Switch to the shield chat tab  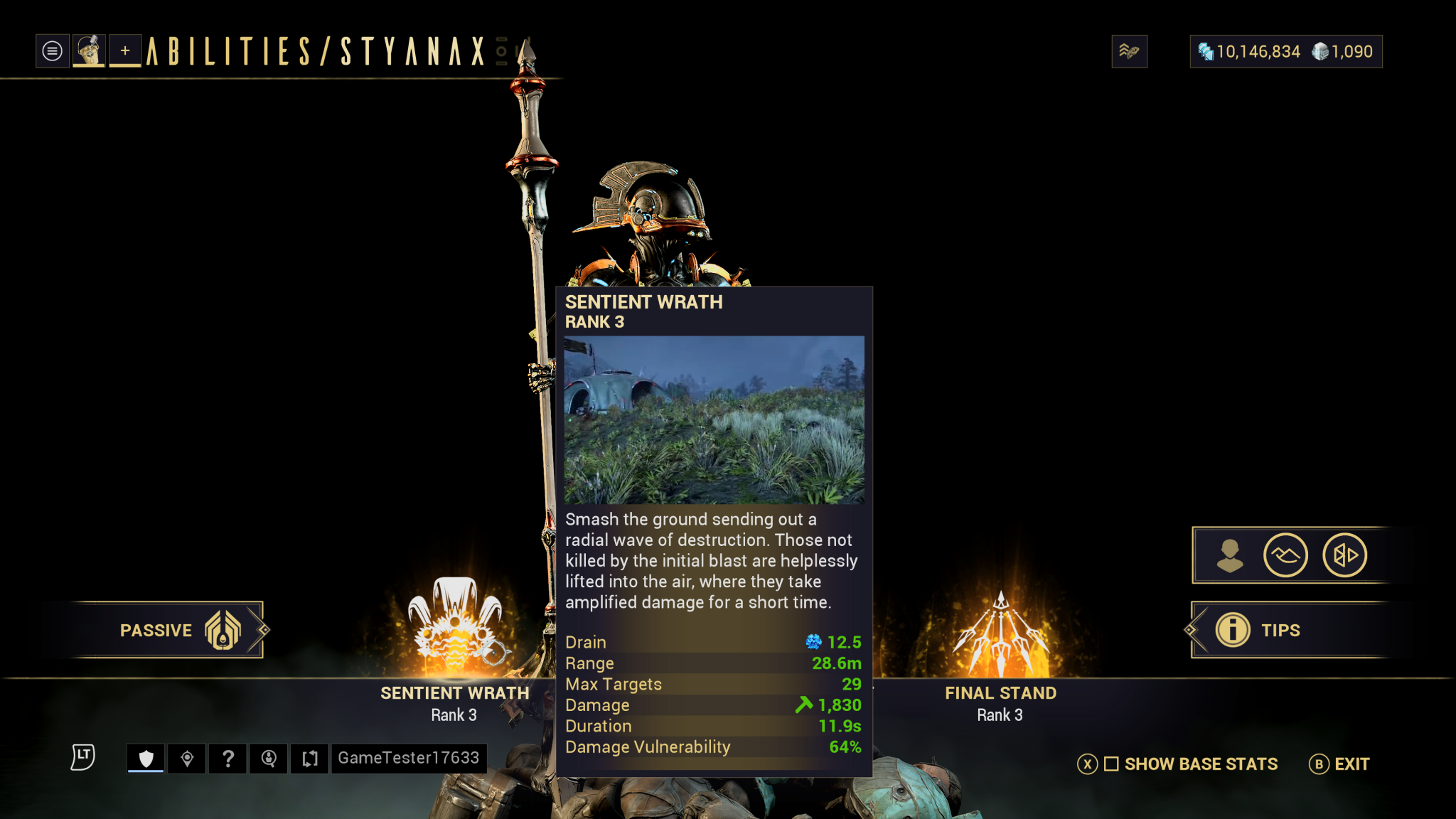146,759
